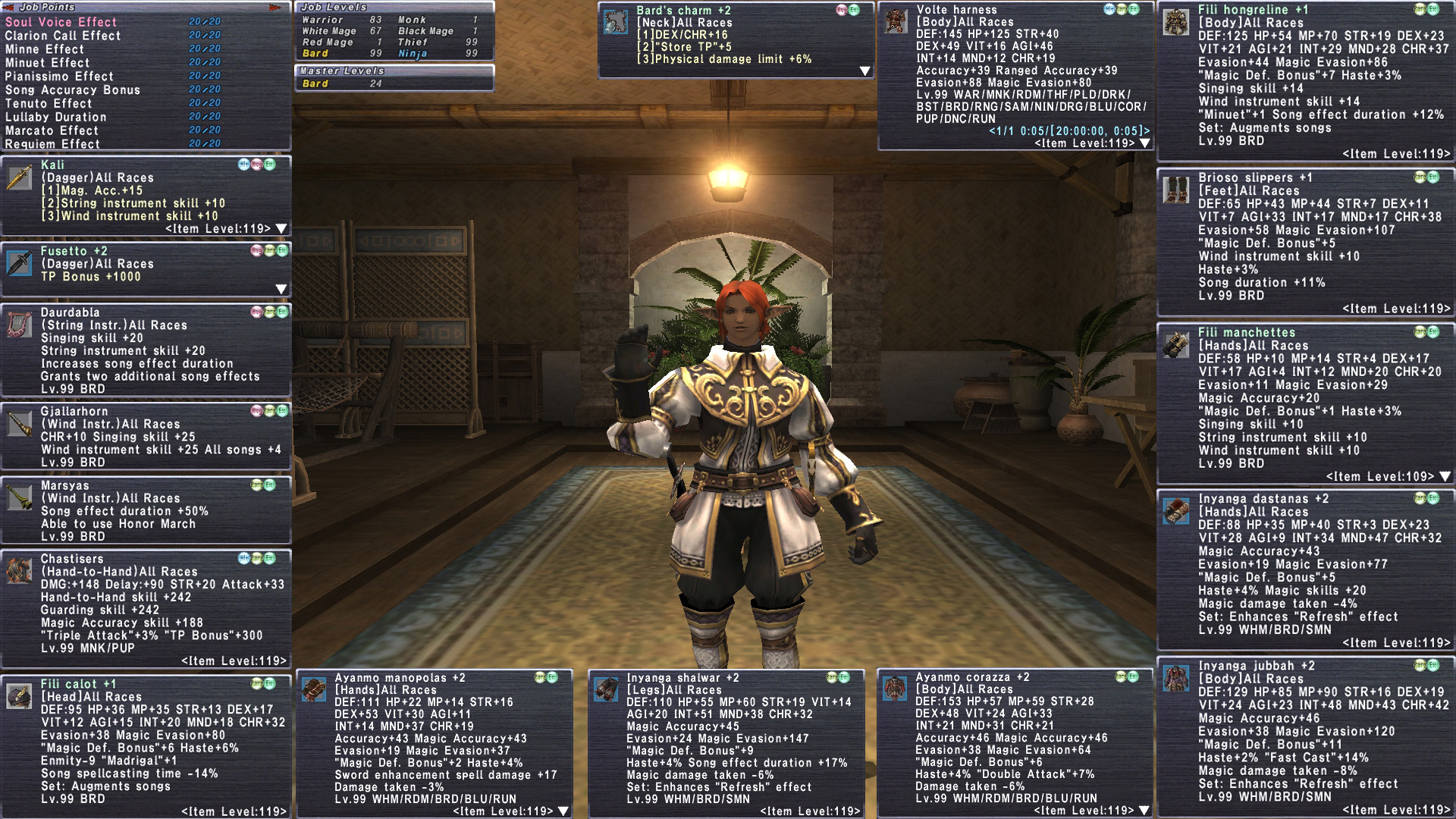Select the Fili calot +1 head icon
Screen dimensions: 1456x819
click(18, 695)
